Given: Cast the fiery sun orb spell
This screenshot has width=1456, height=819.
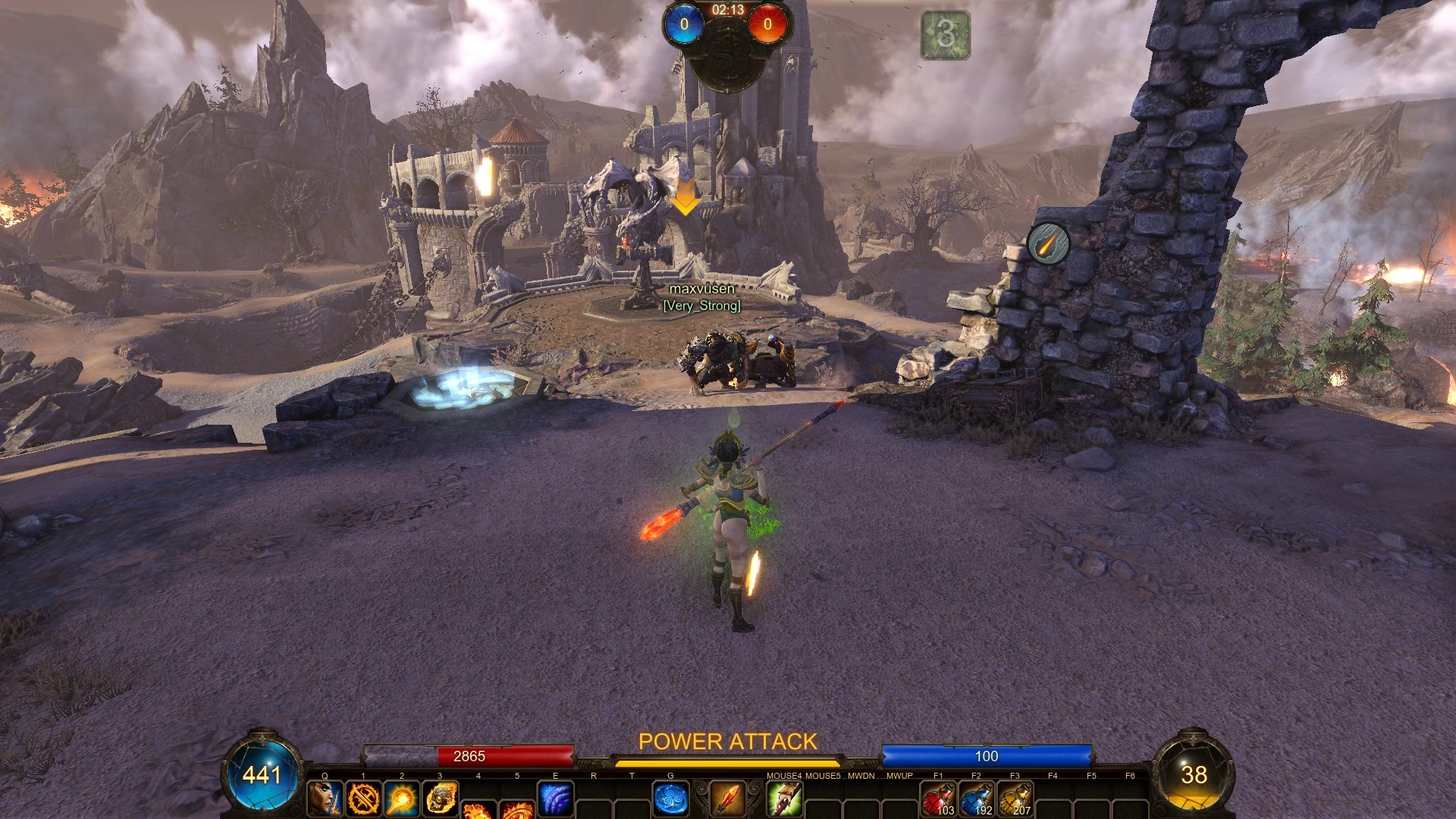Looking at the screenshot, I should click(x=402, y=799).
